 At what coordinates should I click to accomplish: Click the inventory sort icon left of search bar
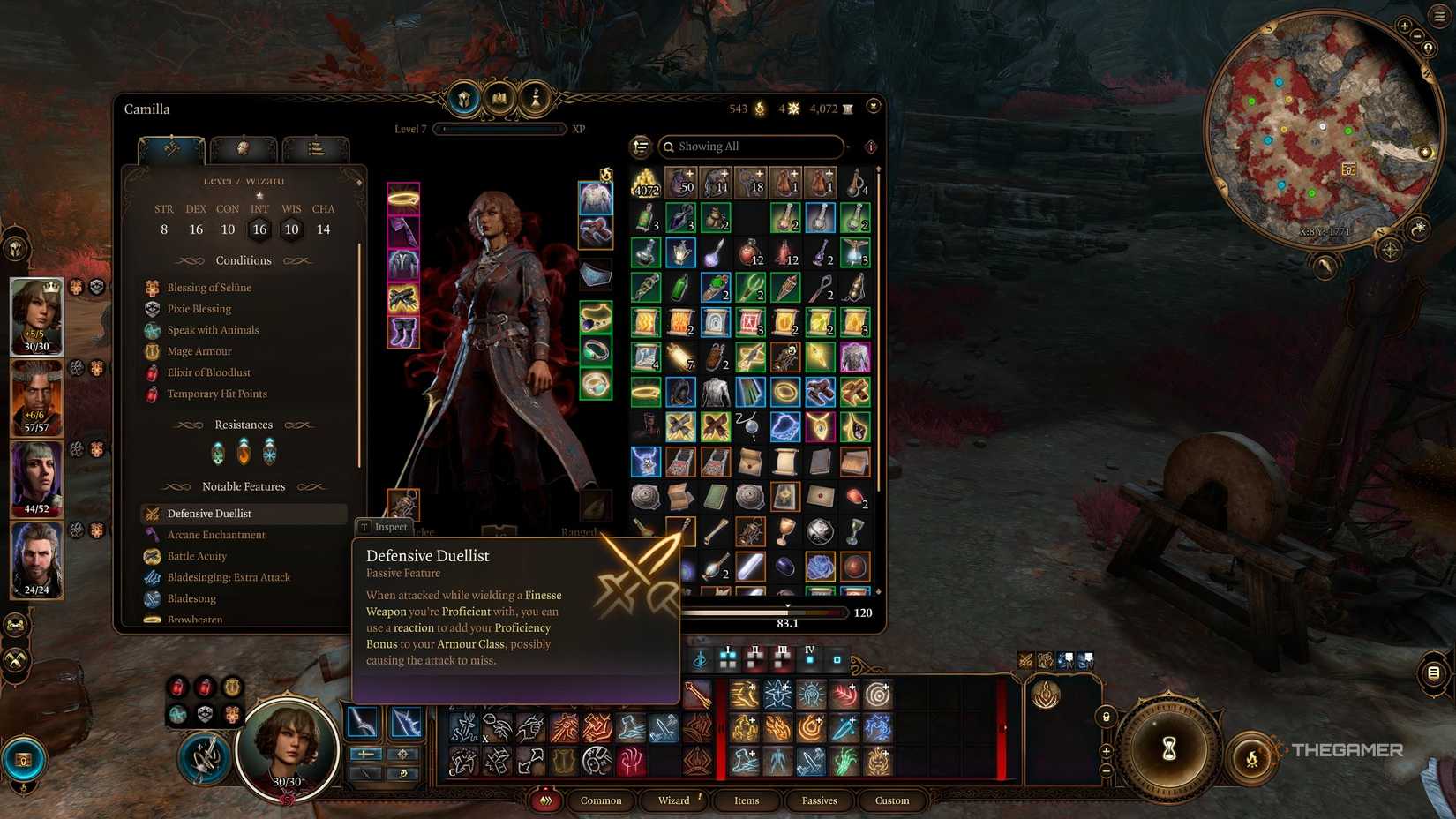[x=639, y=147]
